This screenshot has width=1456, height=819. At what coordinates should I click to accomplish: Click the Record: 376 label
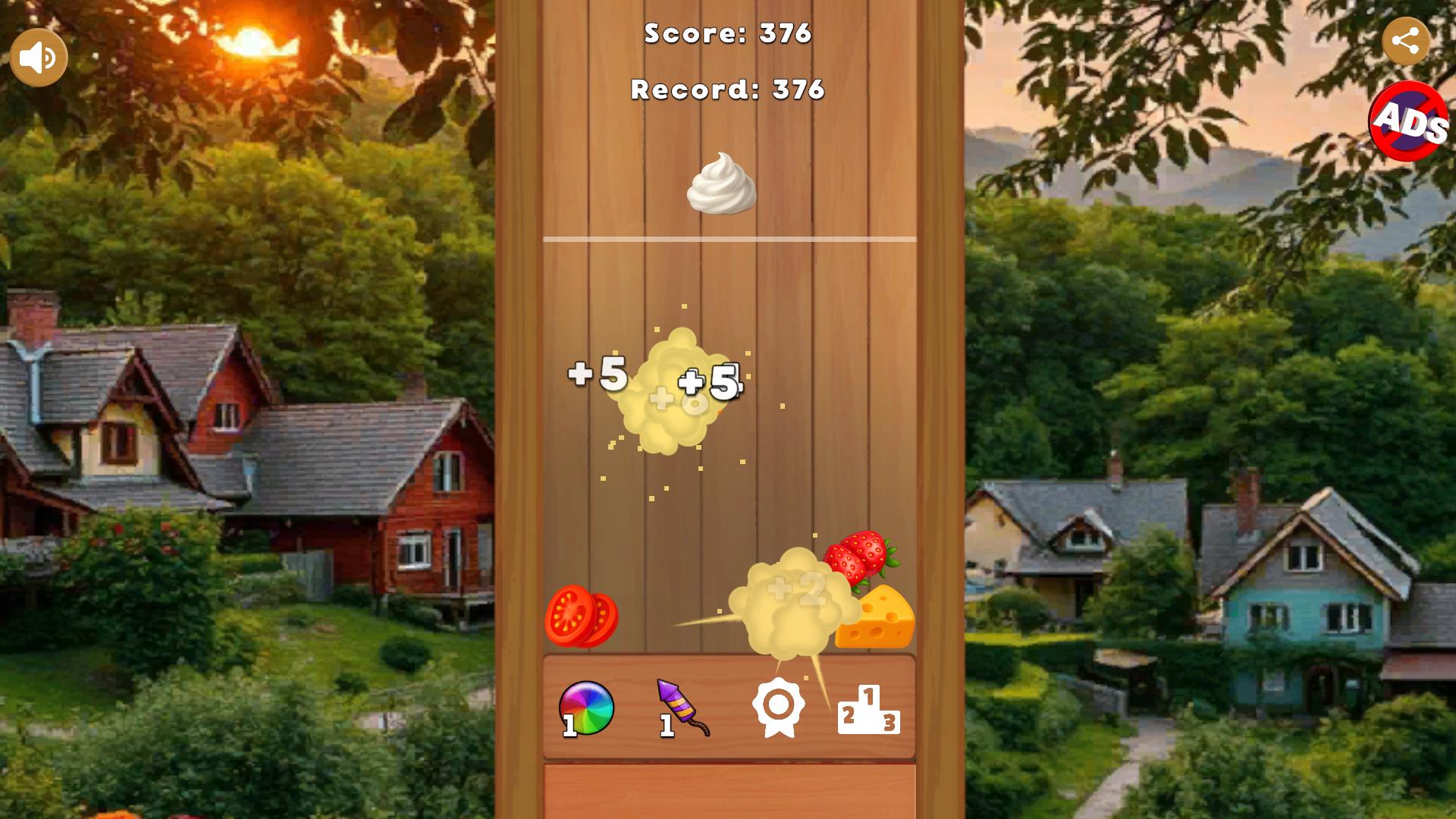pos(727,90)
